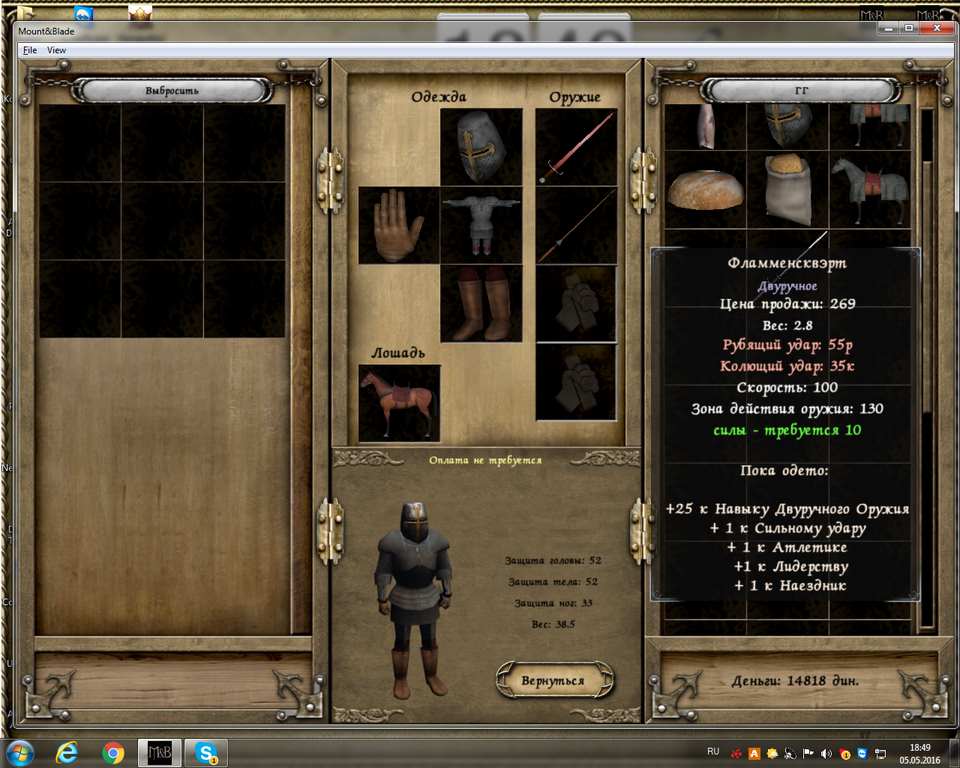Pick the lance in the weapon column
960x768 pixels.
pyautogui.click(x=576, y=225)
